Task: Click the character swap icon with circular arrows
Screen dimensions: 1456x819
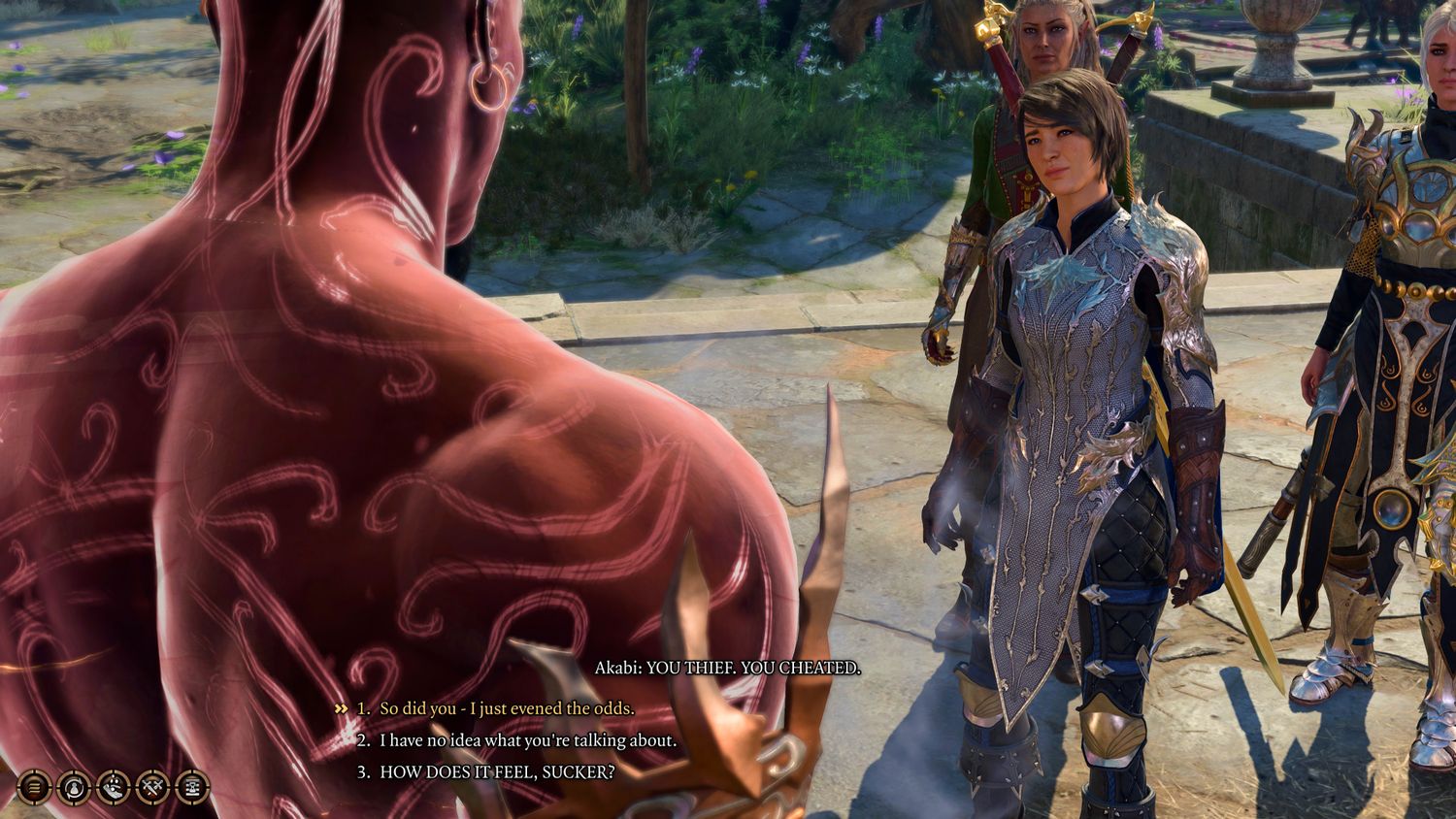Action: 74,787
